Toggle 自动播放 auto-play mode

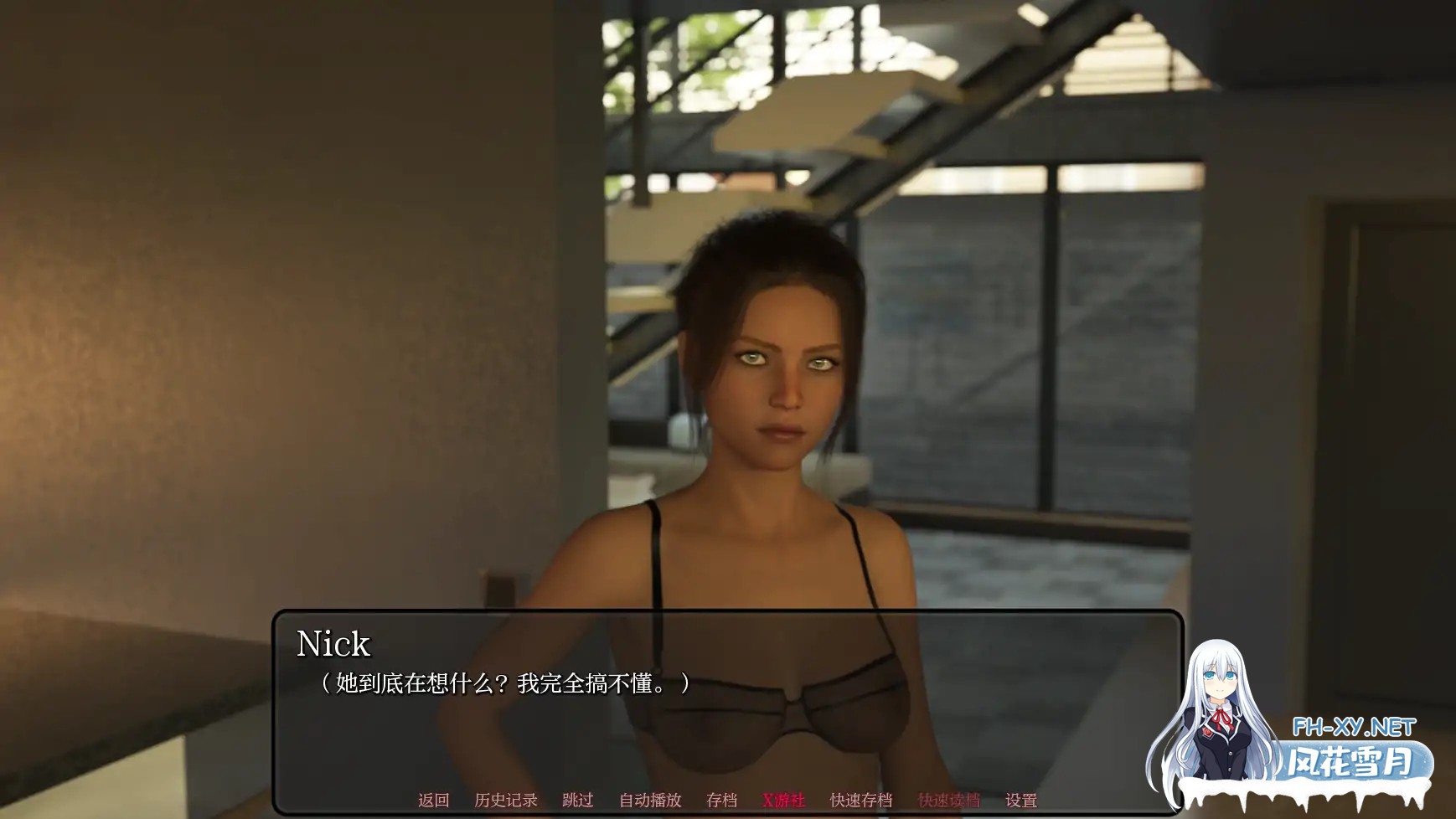651,800
